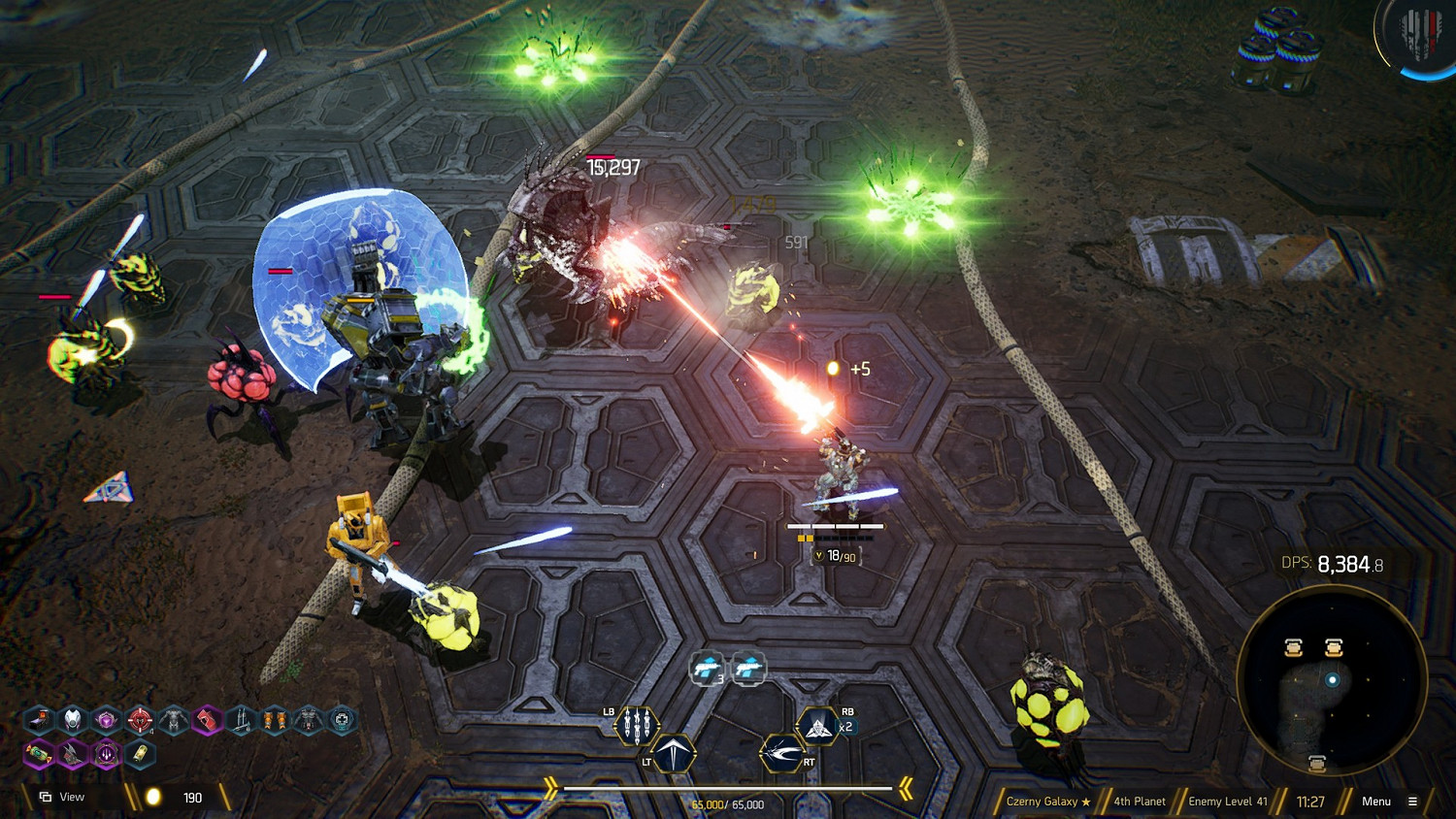1456x819 pixels.
Task: Use the white arrowhead dash ability
Action: pos(674,753)
